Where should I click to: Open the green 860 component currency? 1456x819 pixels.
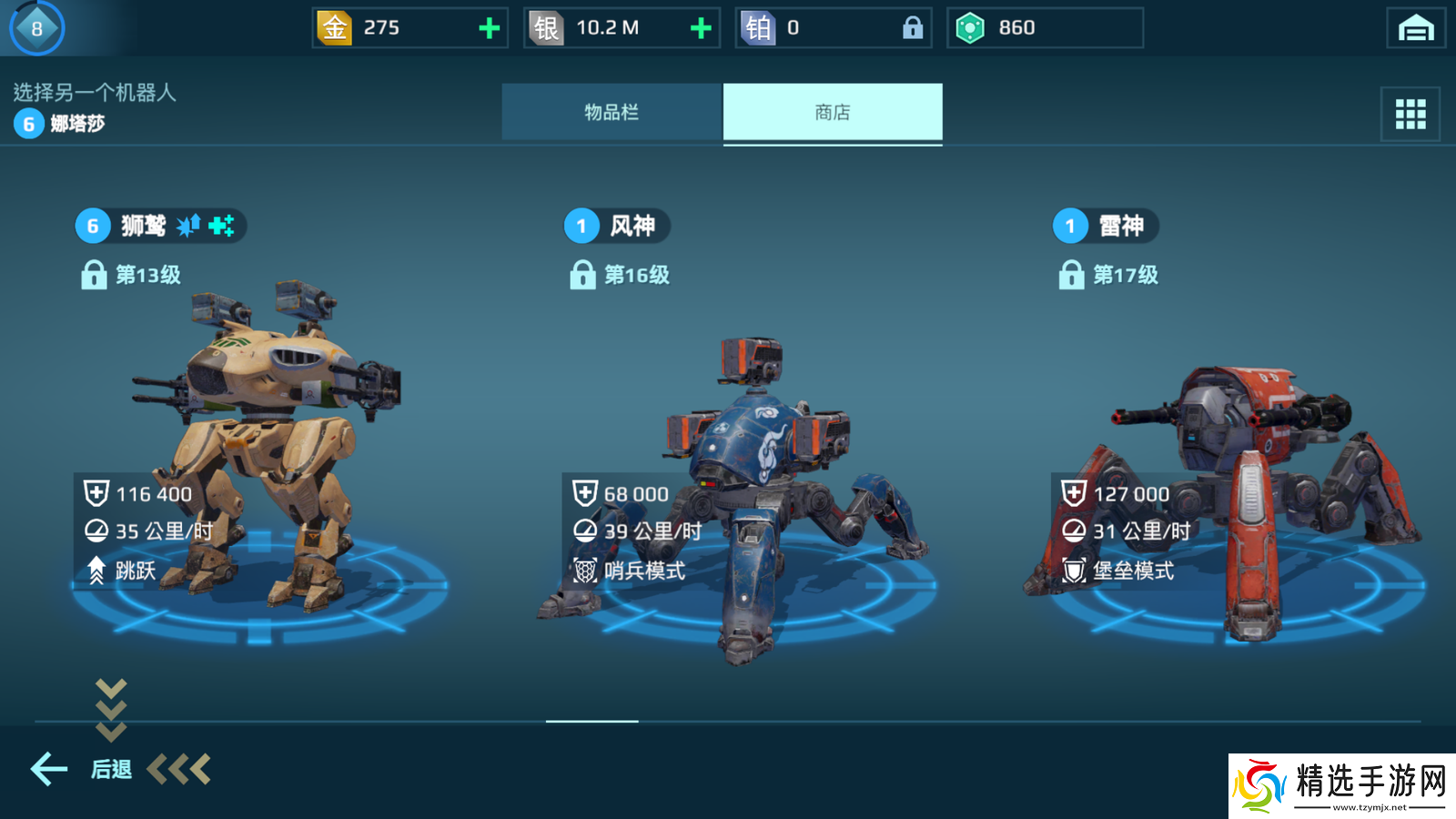click(1045, 28)
